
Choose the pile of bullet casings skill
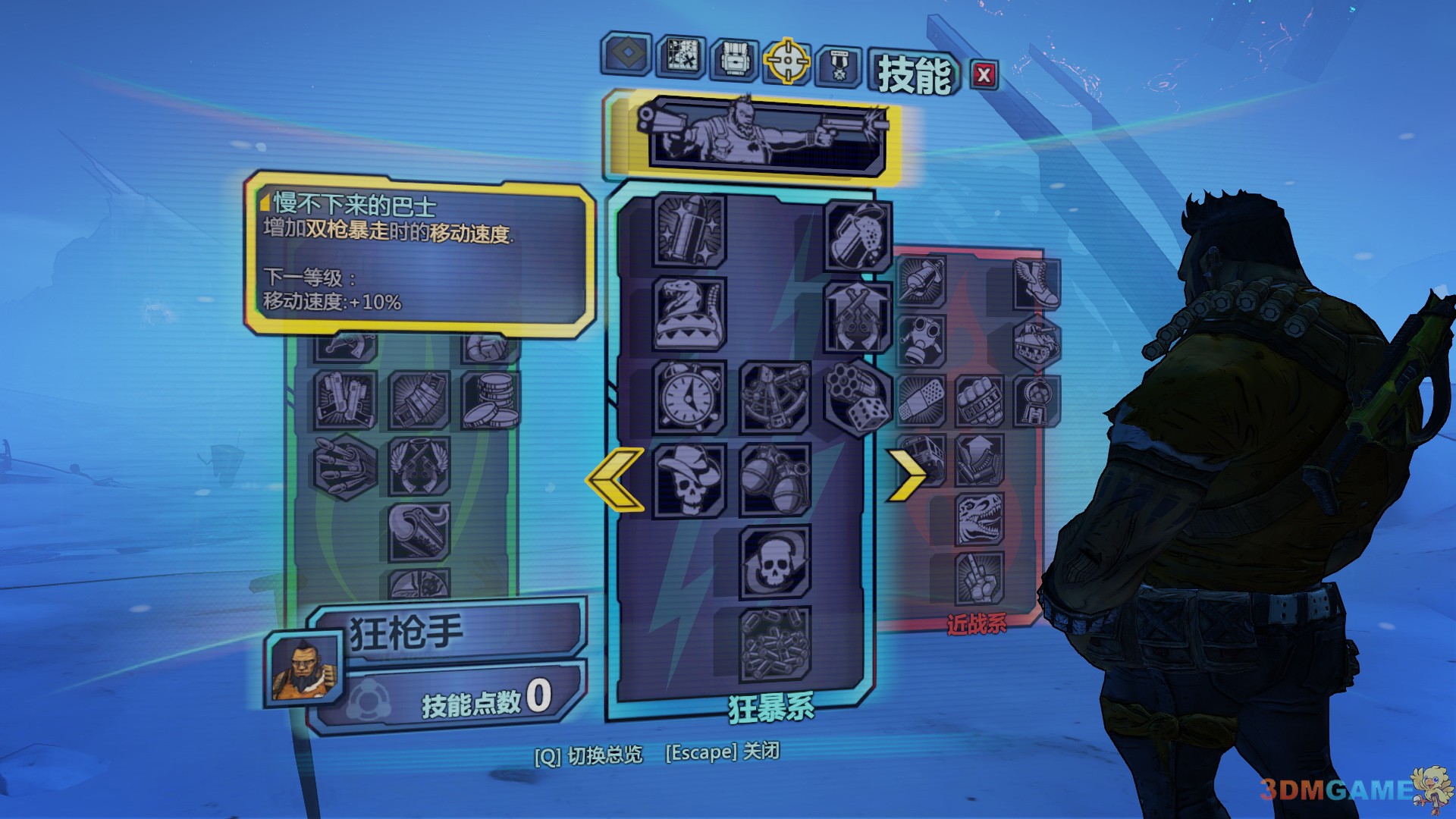click(x=774, y=645)
